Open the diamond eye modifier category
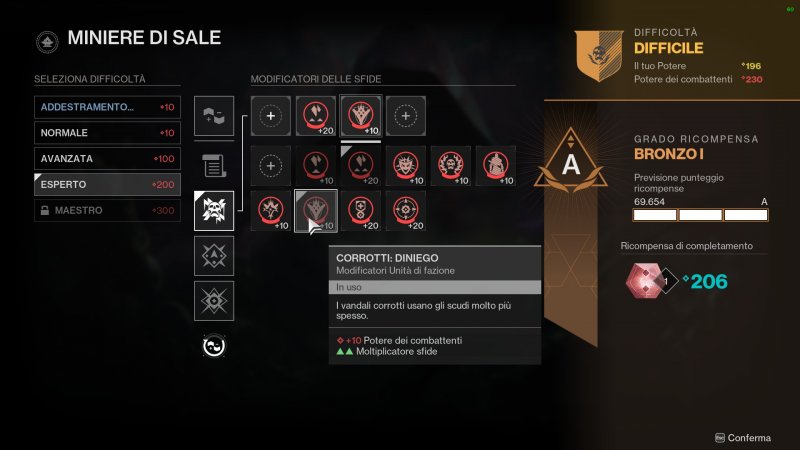Image resolution: width=800 pixels, height=450 pixels. click(214, 300)
